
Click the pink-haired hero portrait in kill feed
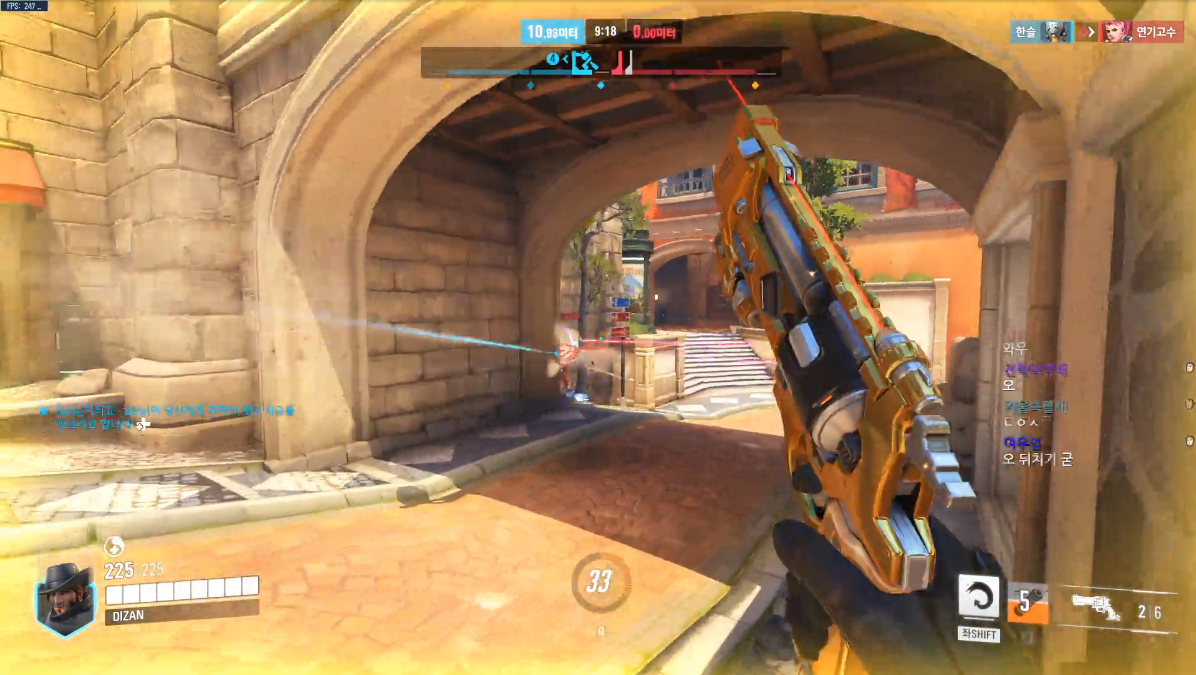click(x=1115, y=32)
